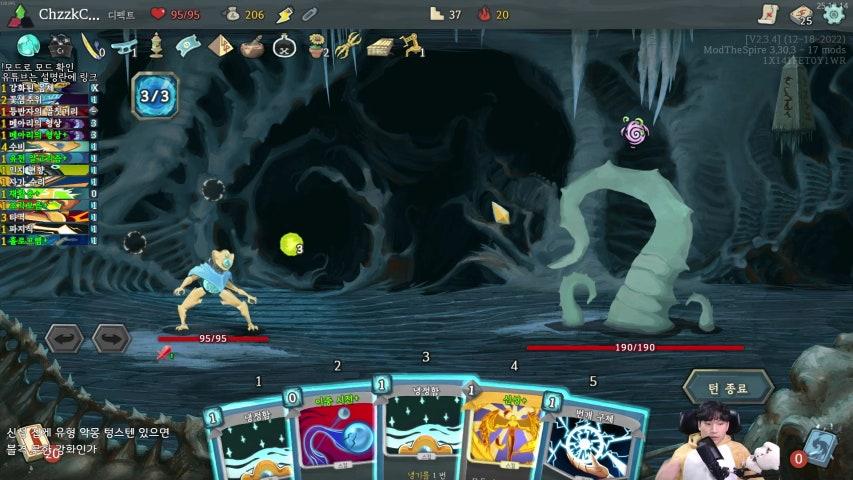End the turn with the 턴 종료 button
The image size is (853, 480).
click(x=728, y=387)
